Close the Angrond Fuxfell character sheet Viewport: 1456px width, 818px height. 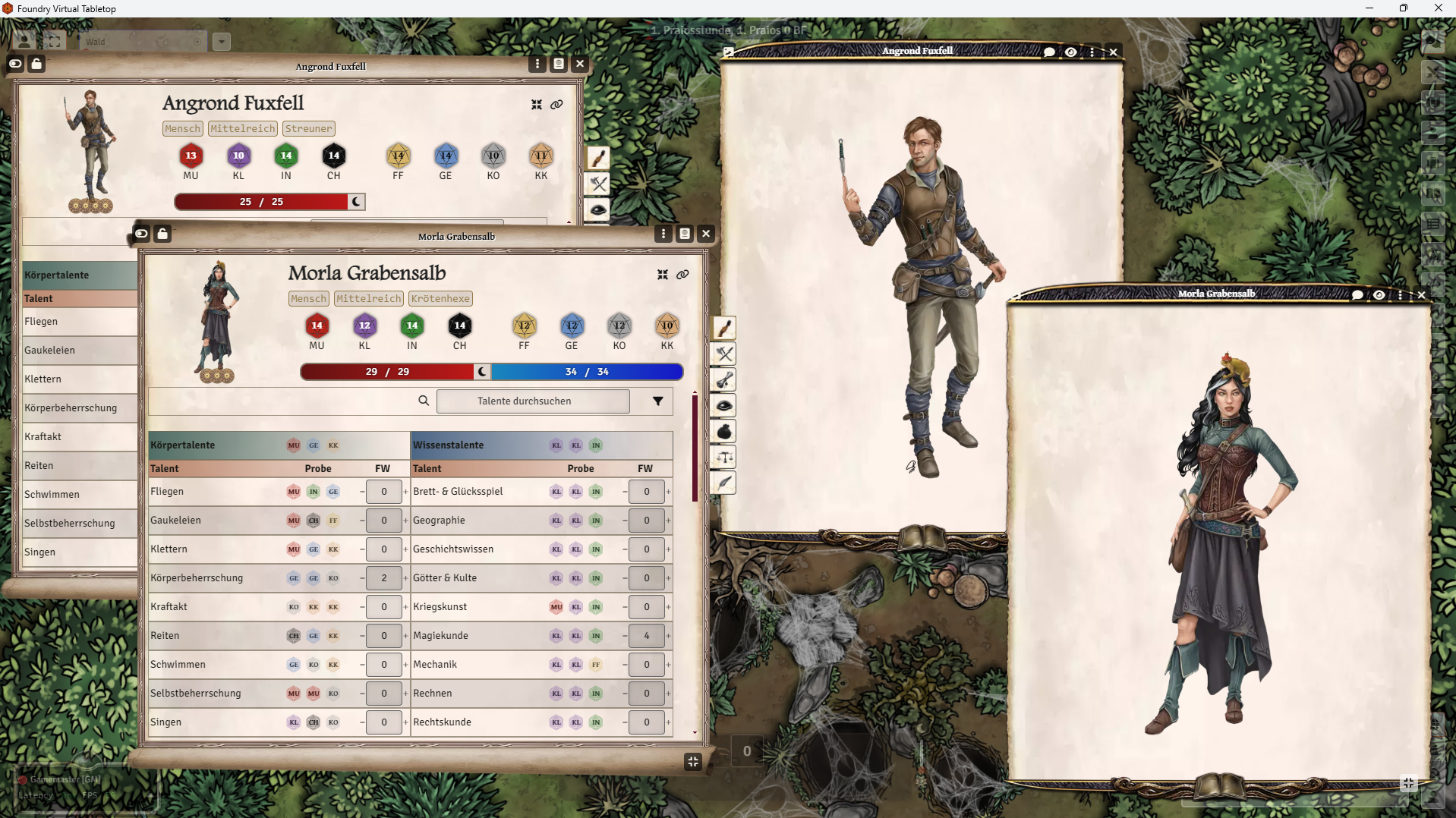(580, 64)
